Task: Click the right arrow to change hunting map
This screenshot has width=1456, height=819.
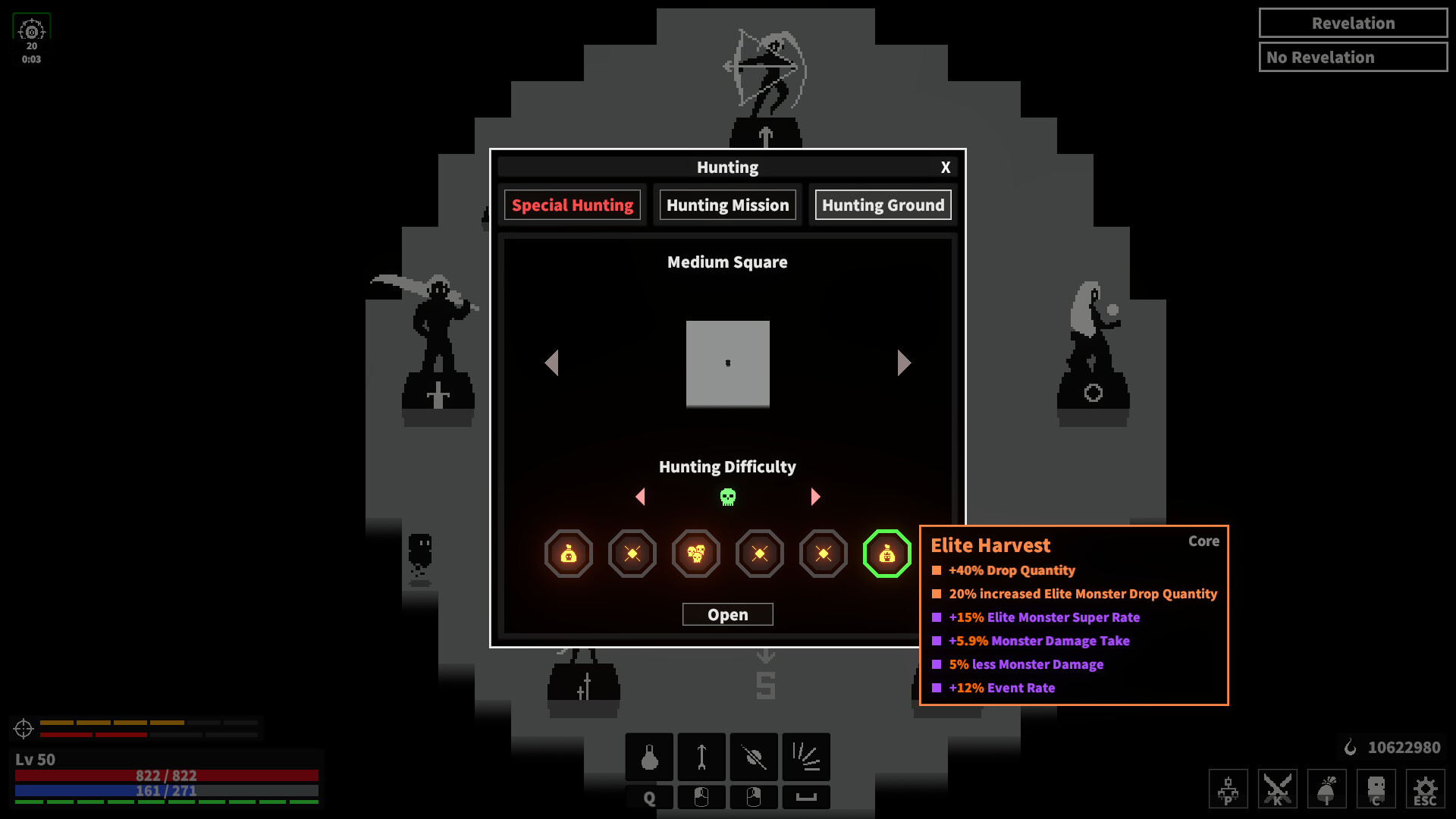Action: click(903, 363)
